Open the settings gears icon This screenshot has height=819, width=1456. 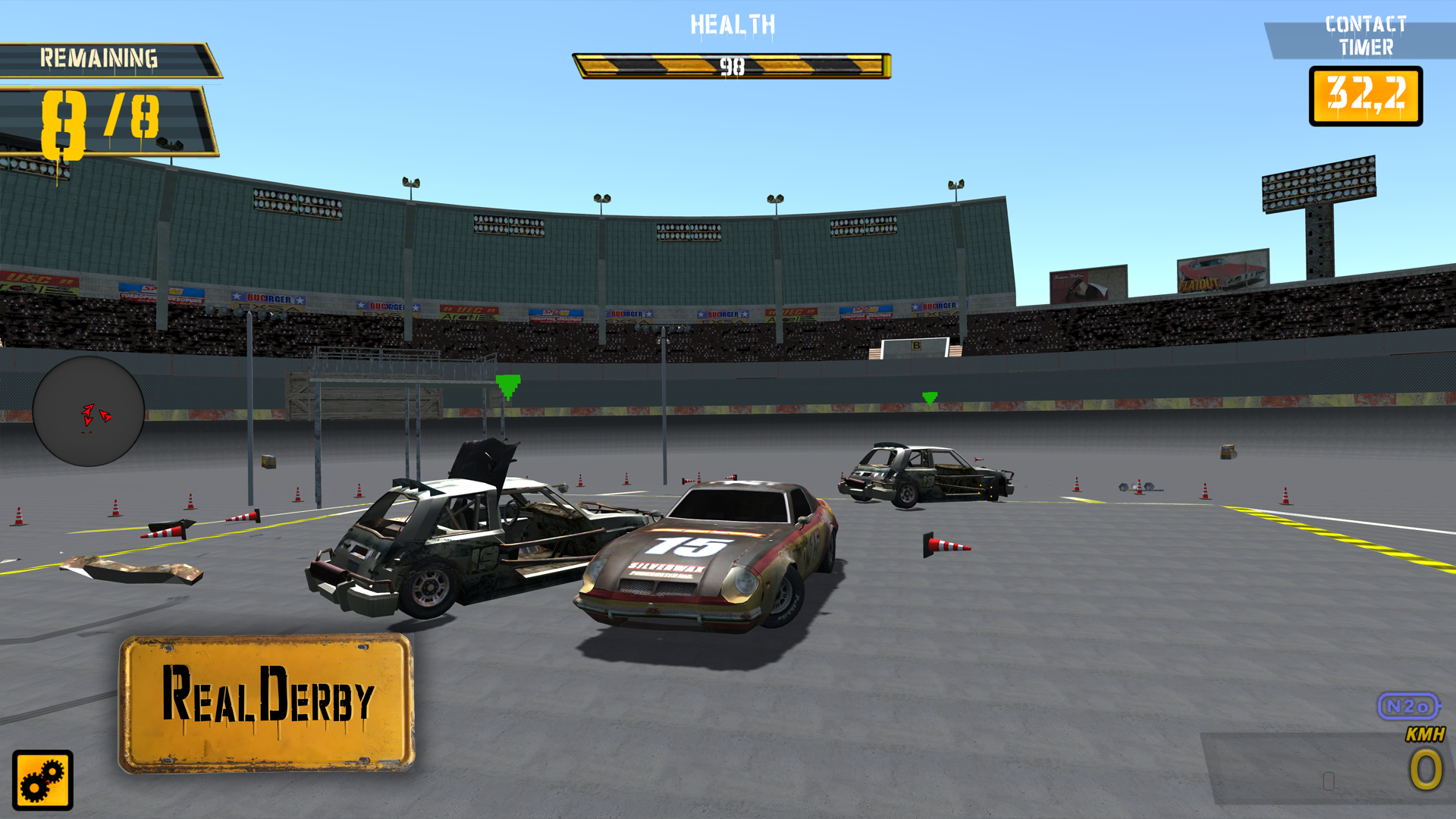point(42,781)
